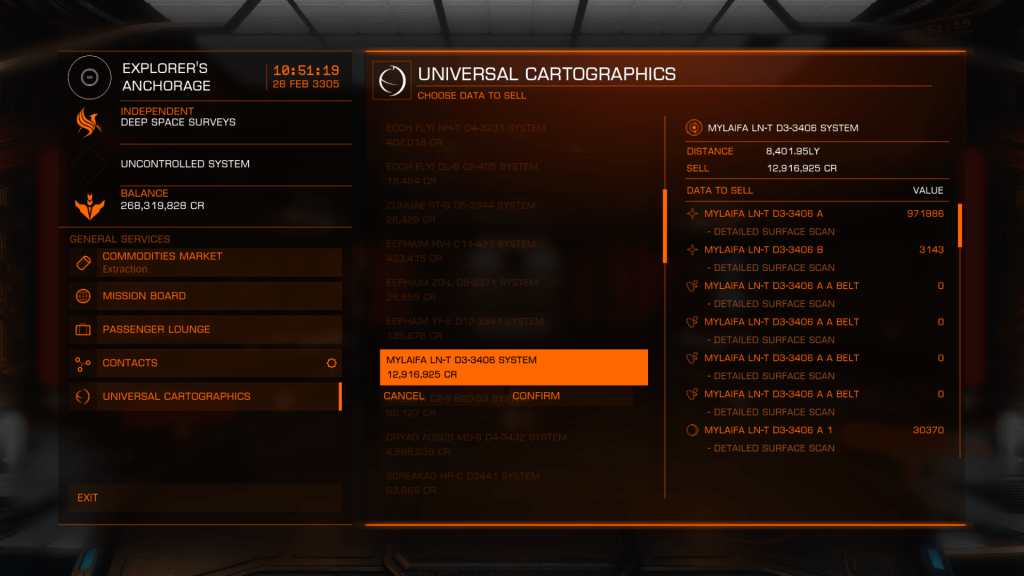The width and height of the screenshot is (1024, 576).
Task: Select Universal Cartographics in services list
Action: point(205,397)
